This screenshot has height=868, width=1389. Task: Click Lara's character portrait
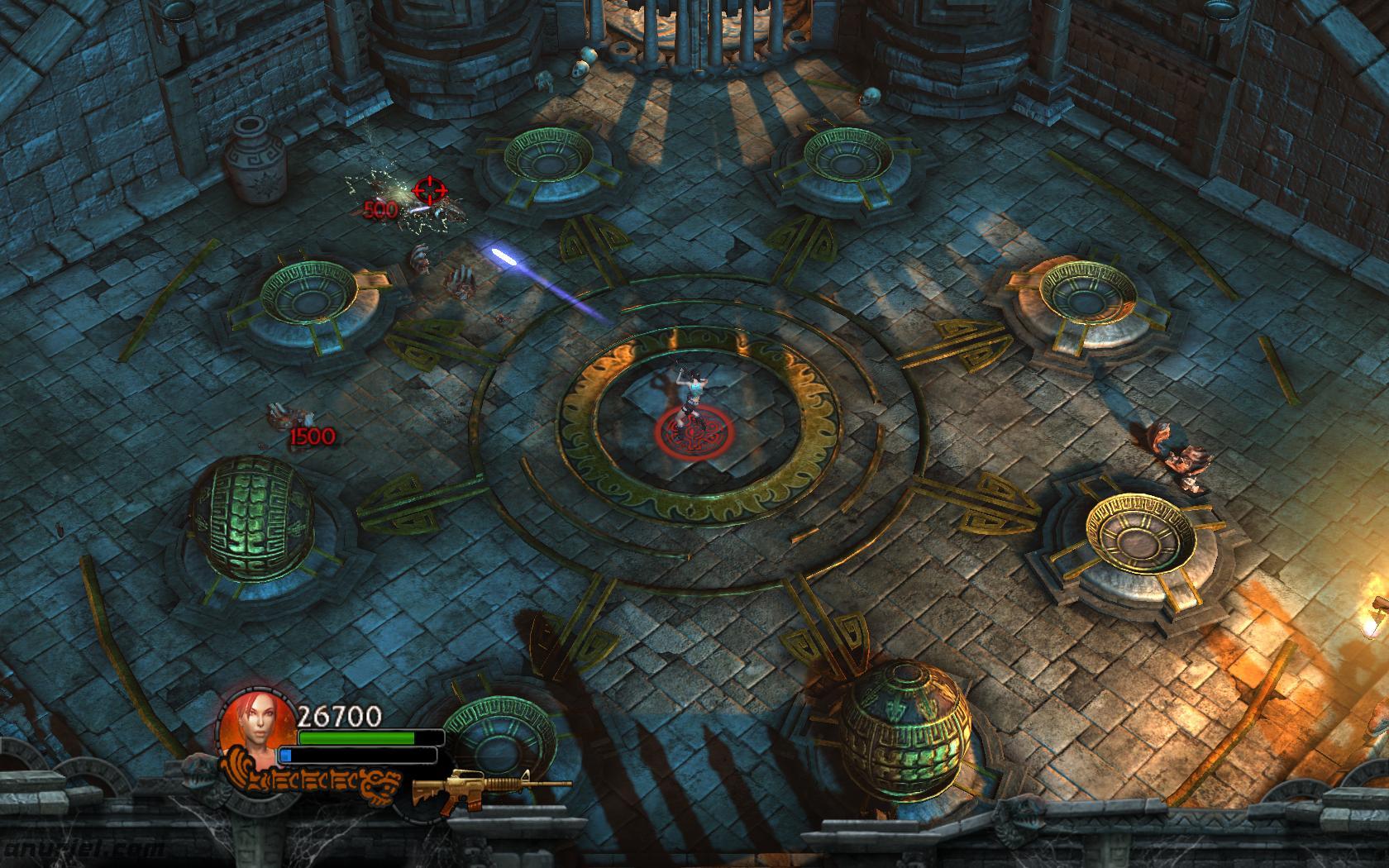tap(256, 728)
